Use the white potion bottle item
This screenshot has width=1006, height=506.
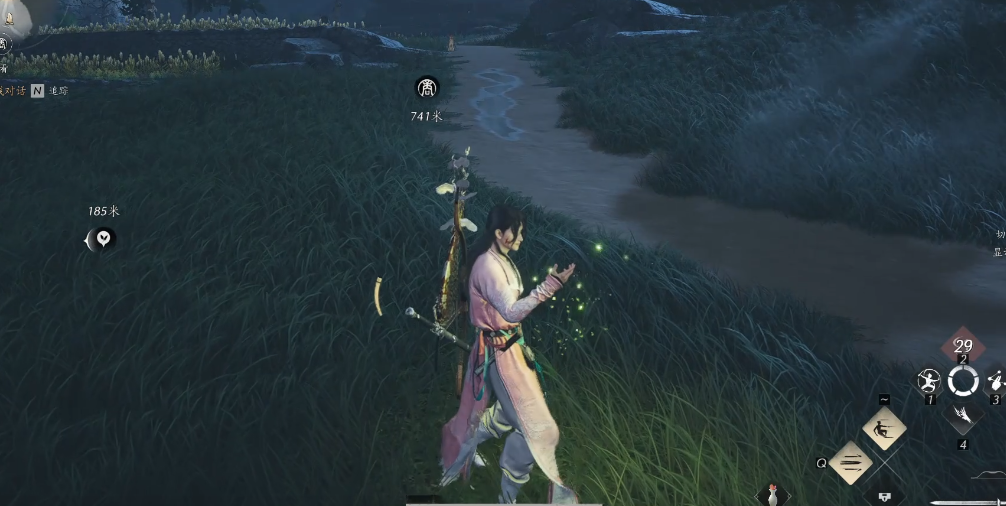772,494
